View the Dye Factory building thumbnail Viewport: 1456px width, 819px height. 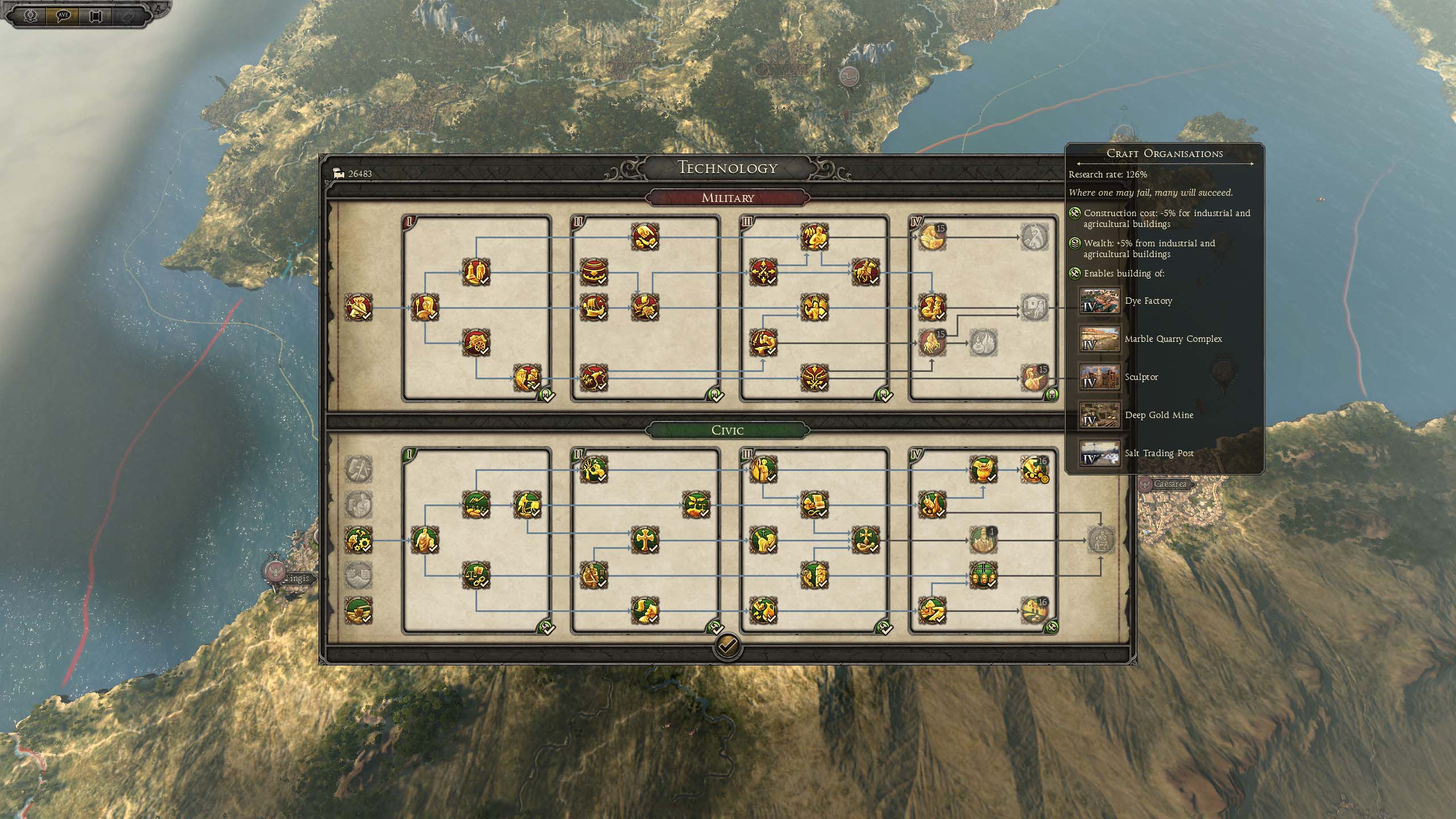tap(1099, 301)
